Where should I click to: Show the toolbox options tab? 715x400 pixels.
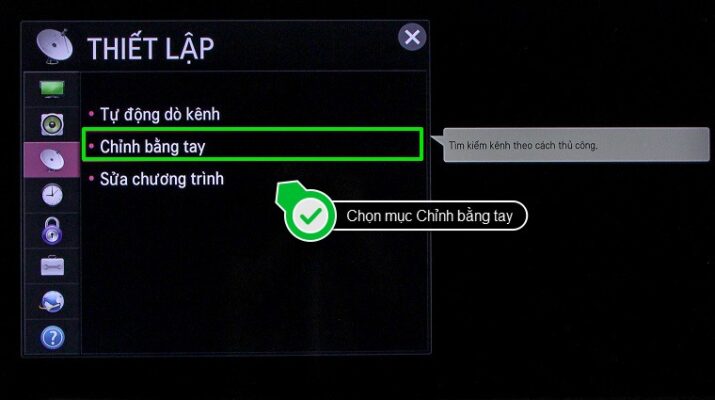(52, 266)
